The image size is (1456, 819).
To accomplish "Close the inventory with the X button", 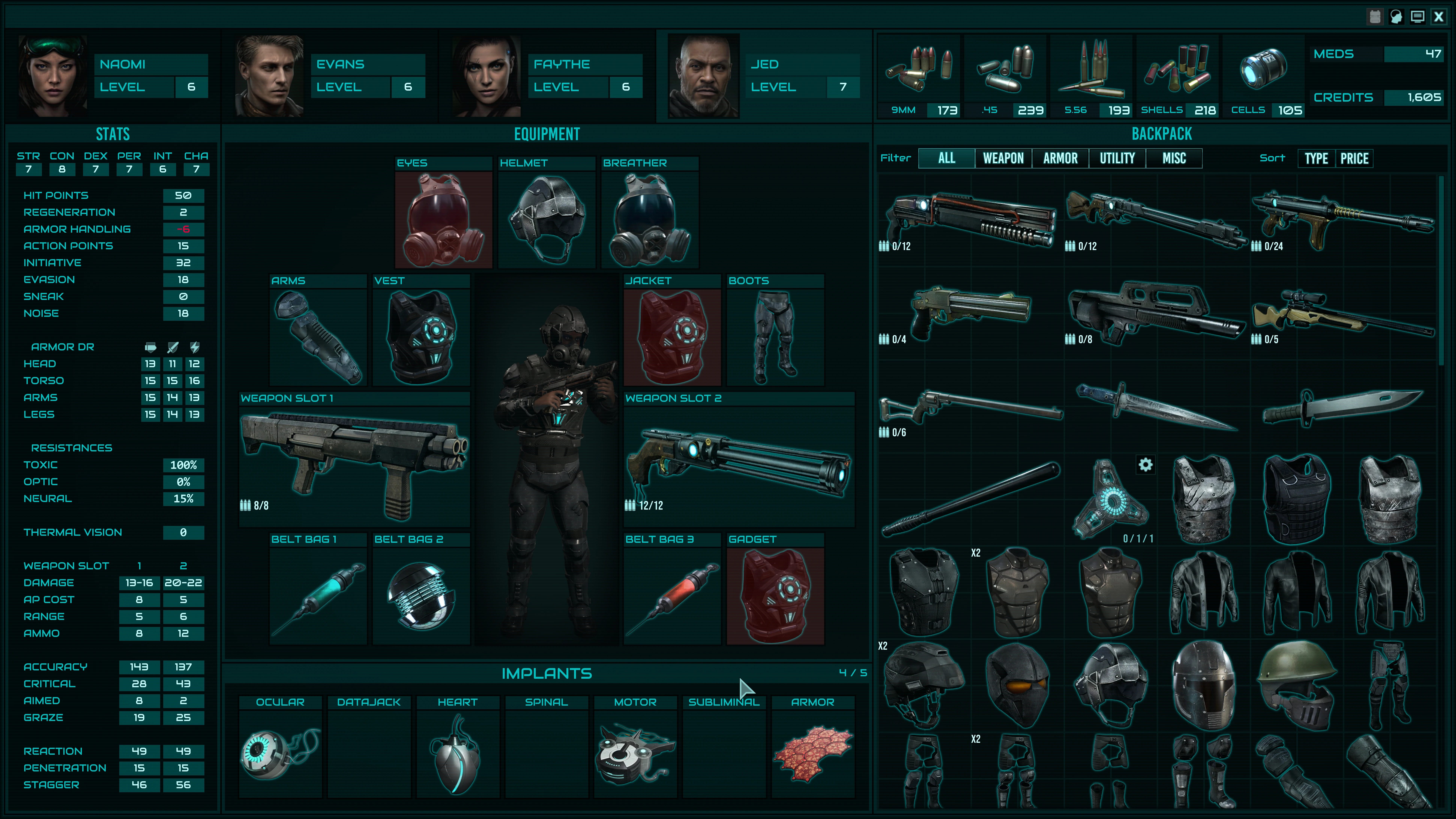I will pyautogui.click(x=1439, y=17).
